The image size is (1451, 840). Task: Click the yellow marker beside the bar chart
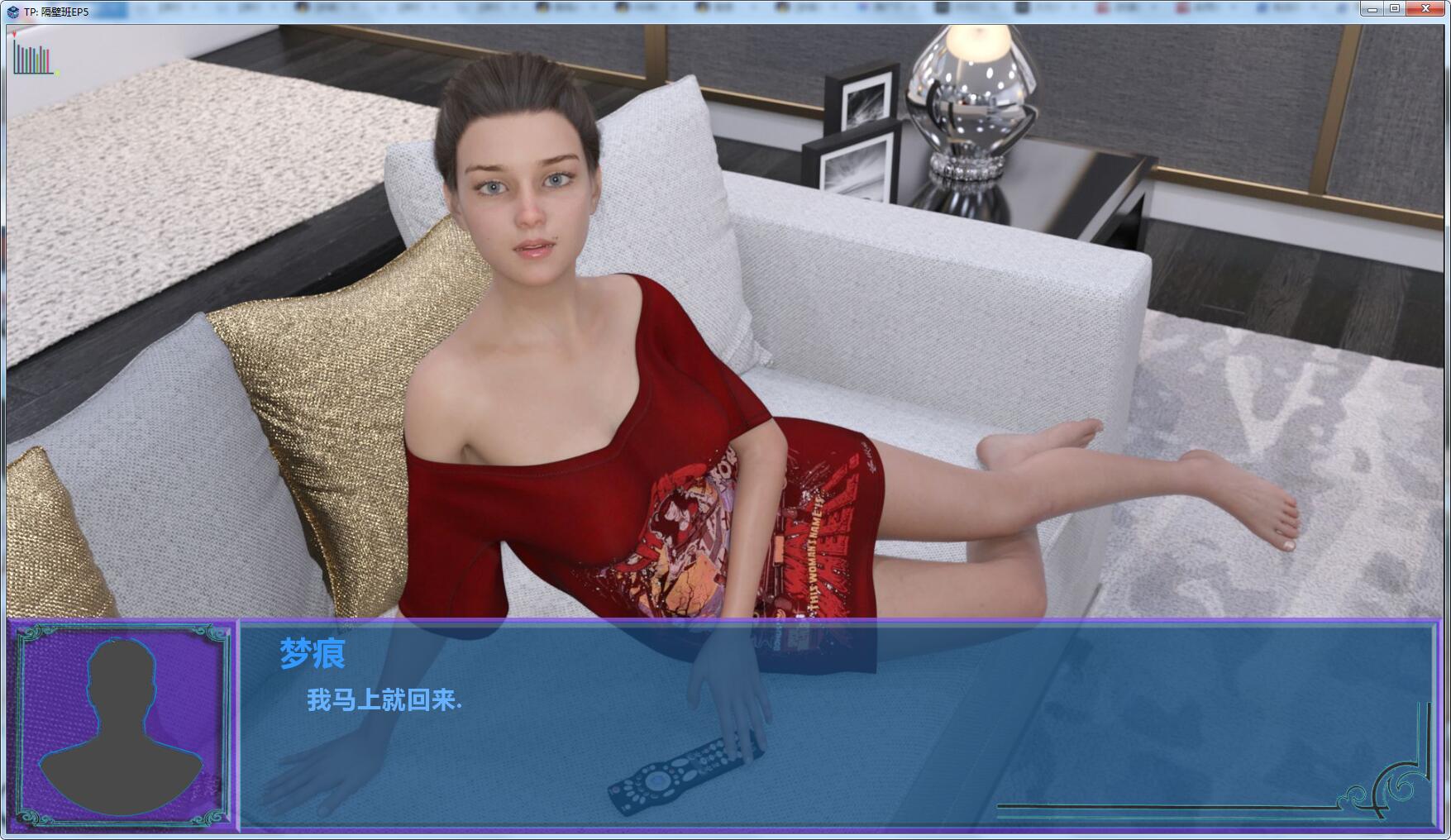[57, 72]
